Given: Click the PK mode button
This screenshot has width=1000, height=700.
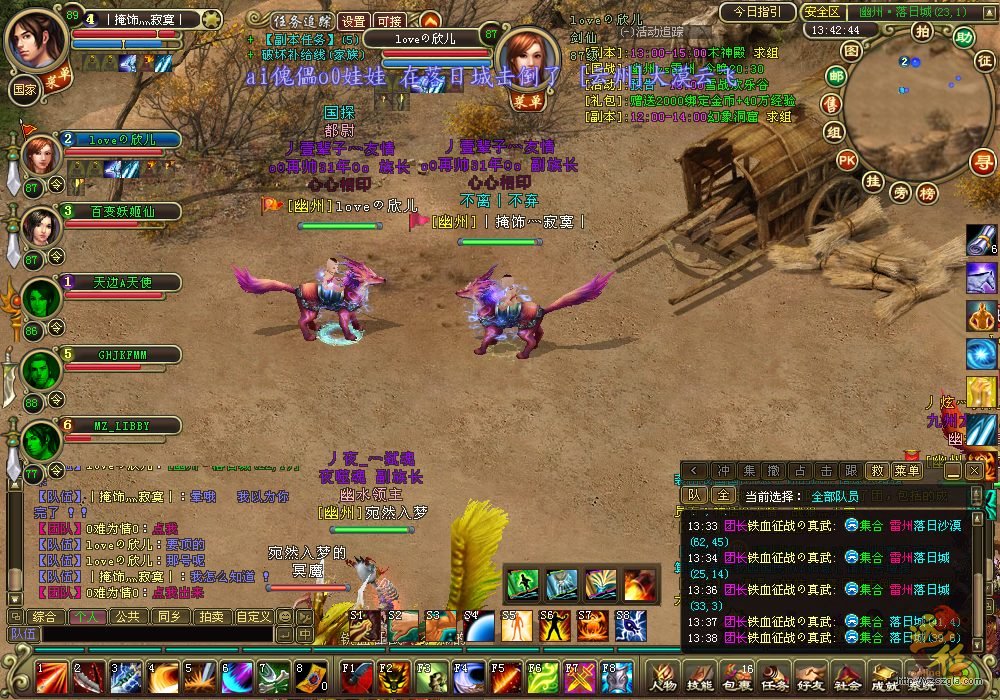Looking at the screenshot, I should click(847, 160).
